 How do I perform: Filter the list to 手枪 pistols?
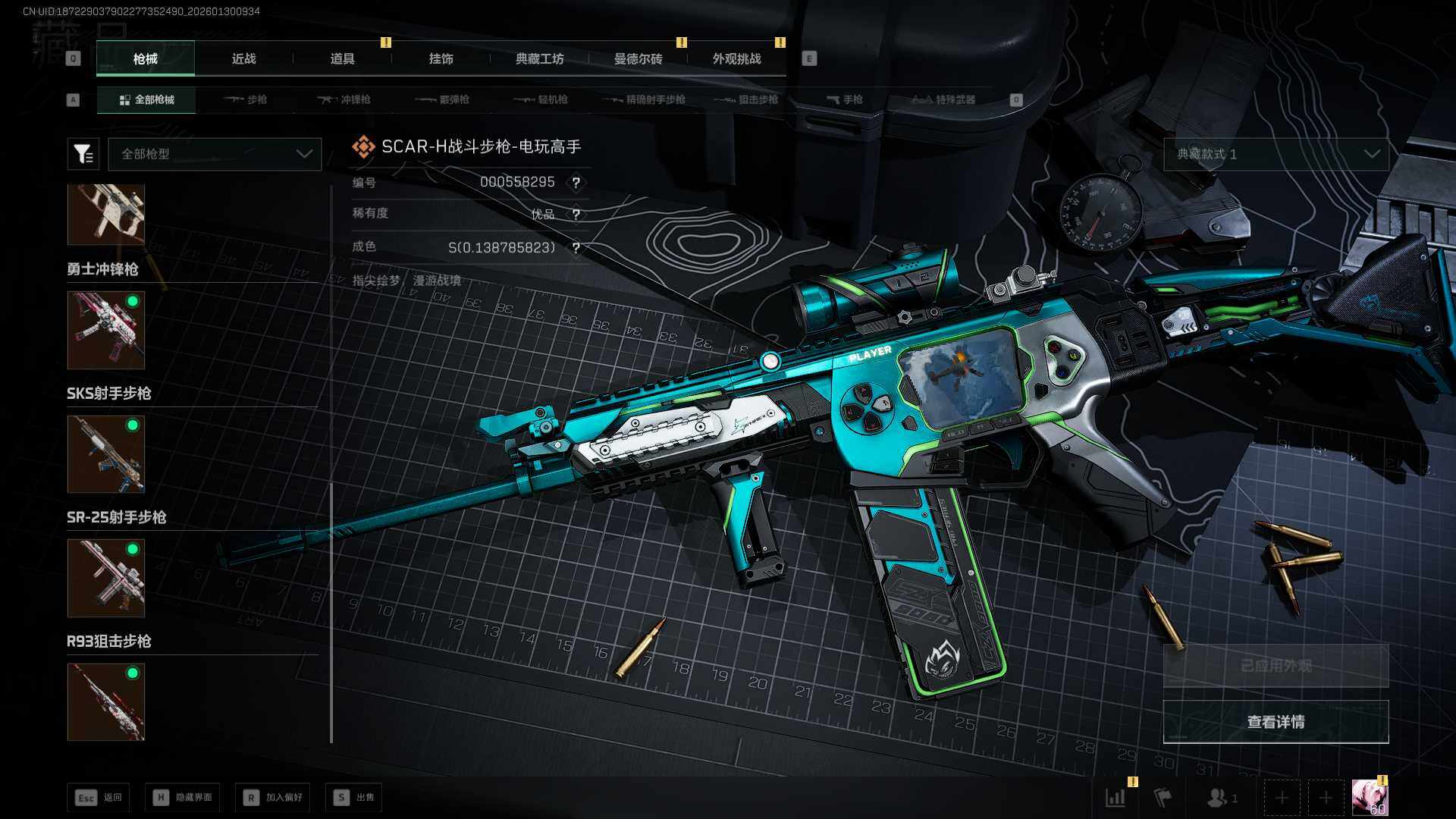coord(845,99)
